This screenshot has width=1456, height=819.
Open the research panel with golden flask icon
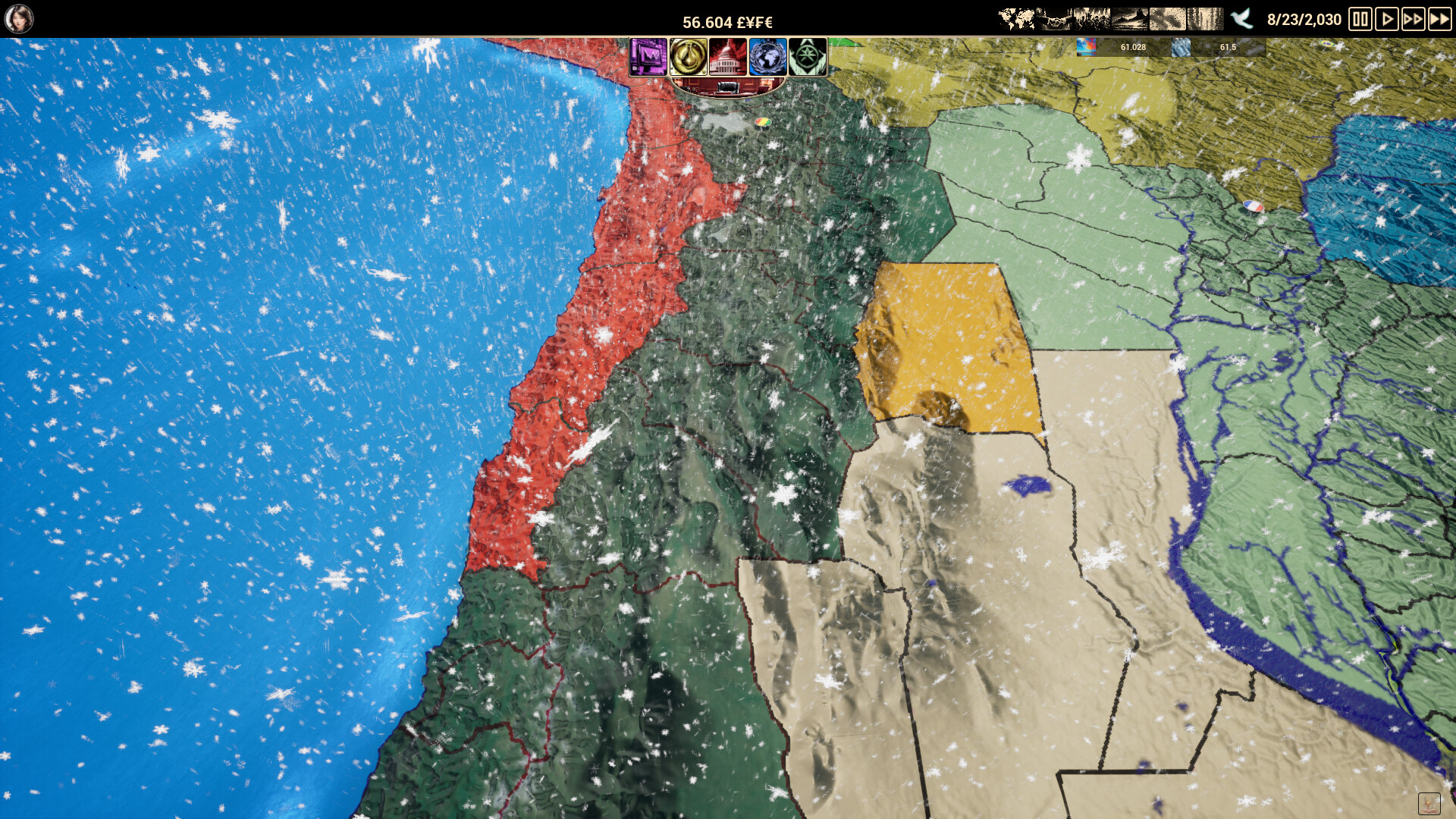coord(689,58)
